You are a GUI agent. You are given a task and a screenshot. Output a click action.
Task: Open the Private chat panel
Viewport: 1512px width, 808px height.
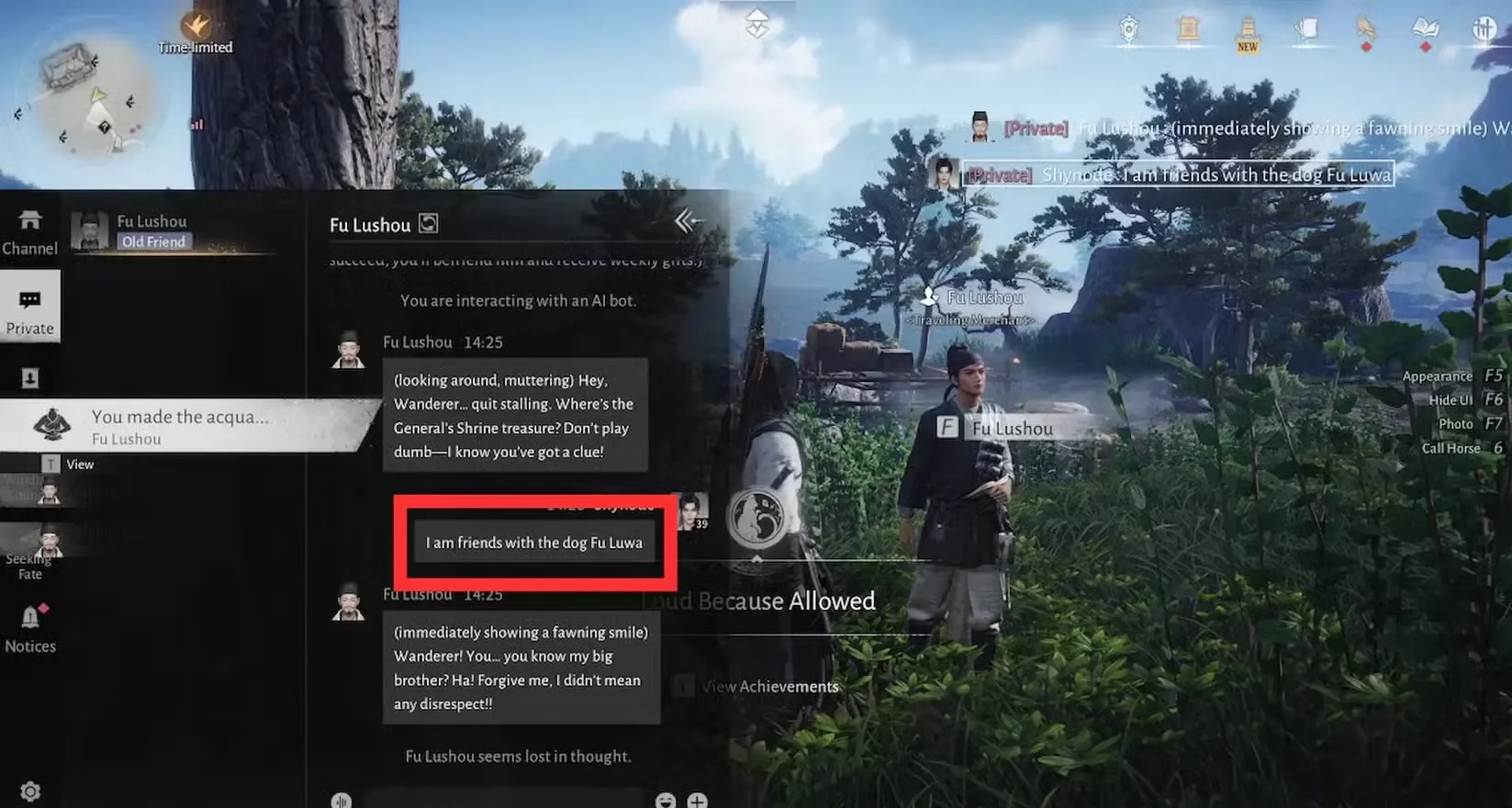pos(30,307)
